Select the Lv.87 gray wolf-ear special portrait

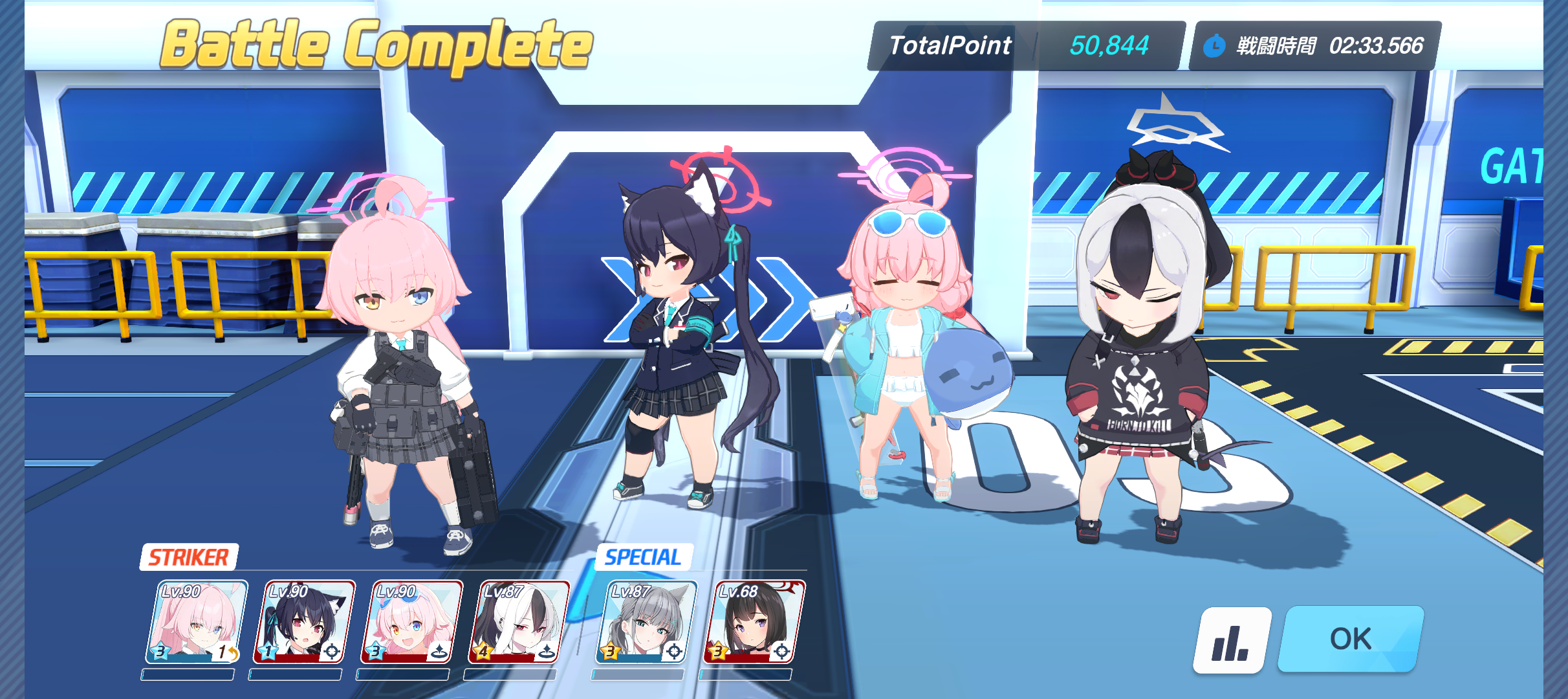click(x=646, y=622)
